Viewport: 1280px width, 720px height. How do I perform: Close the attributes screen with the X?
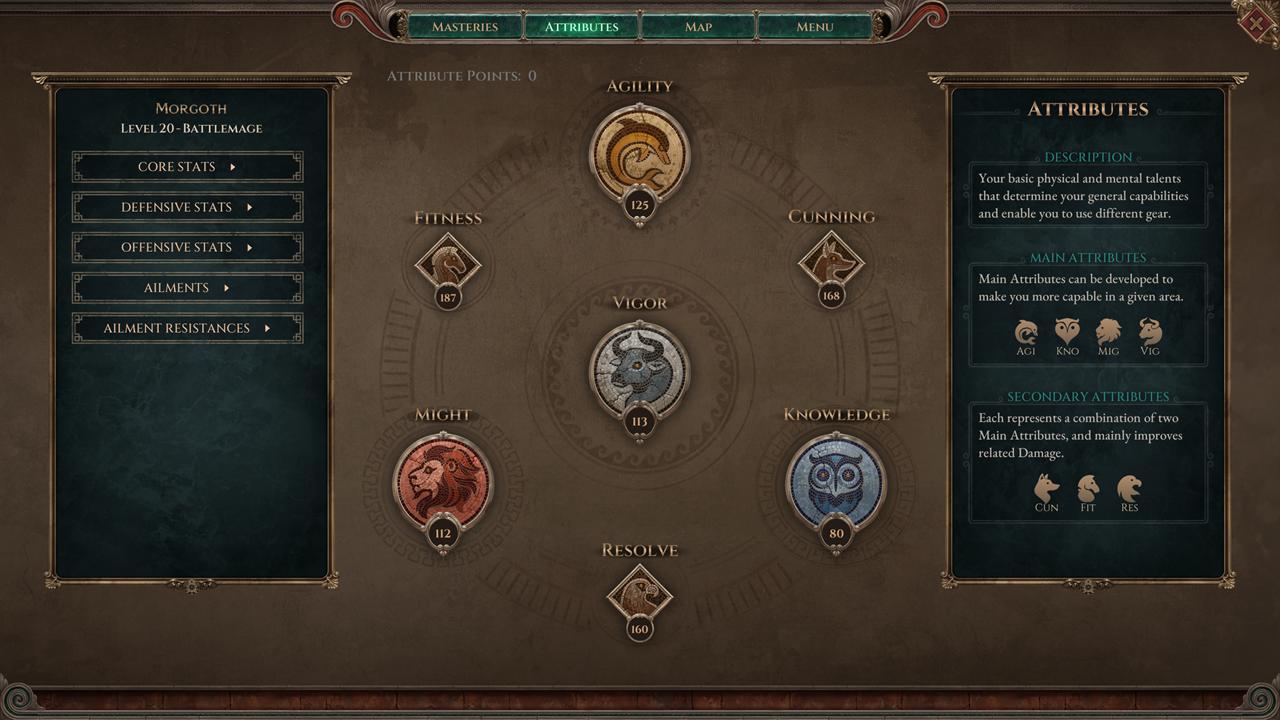tap(1256, 23)
